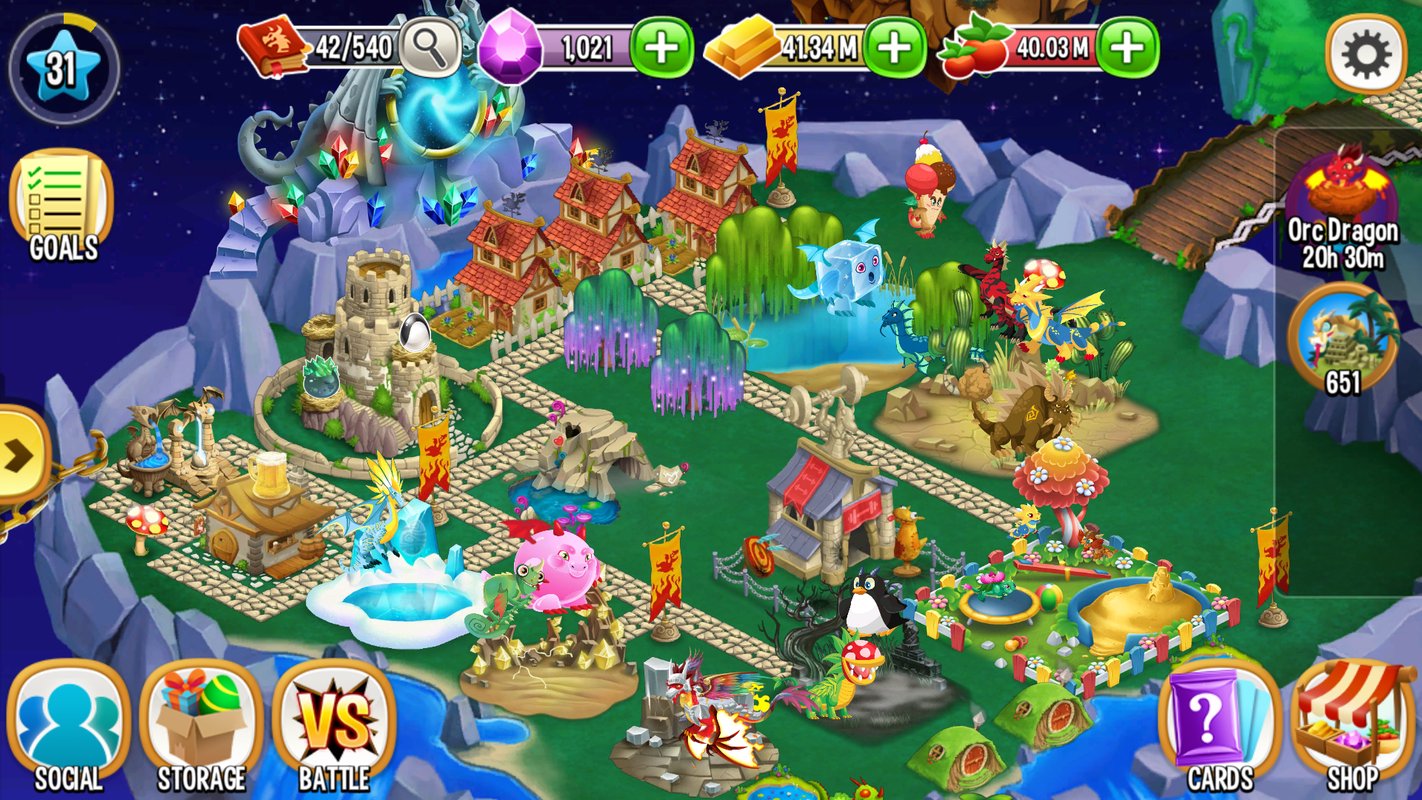Image resolution: width=1422 pixels, height=800 pixels.
Task: Add more gold bars
Action: [894, 47]
